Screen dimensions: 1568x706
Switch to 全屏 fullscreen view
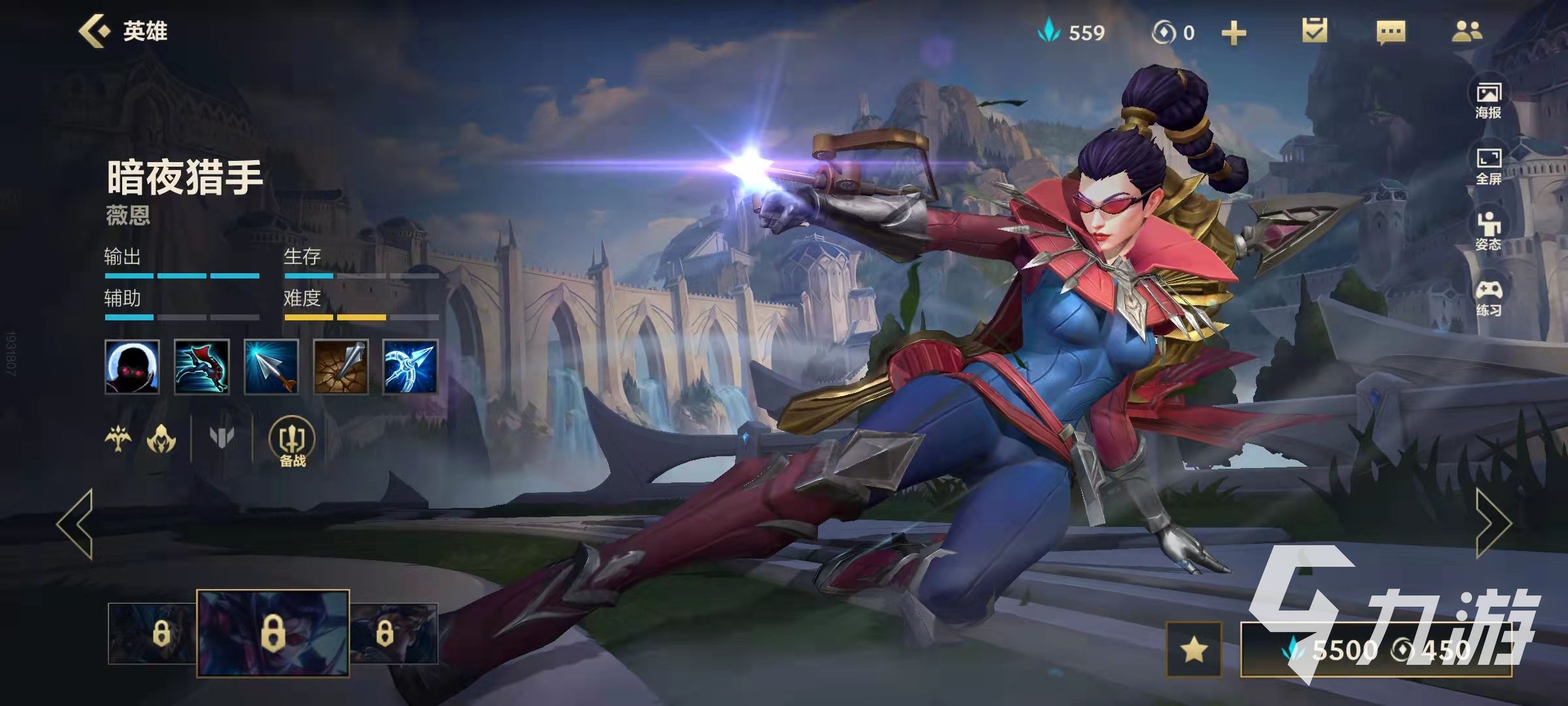click(1488, 166)
